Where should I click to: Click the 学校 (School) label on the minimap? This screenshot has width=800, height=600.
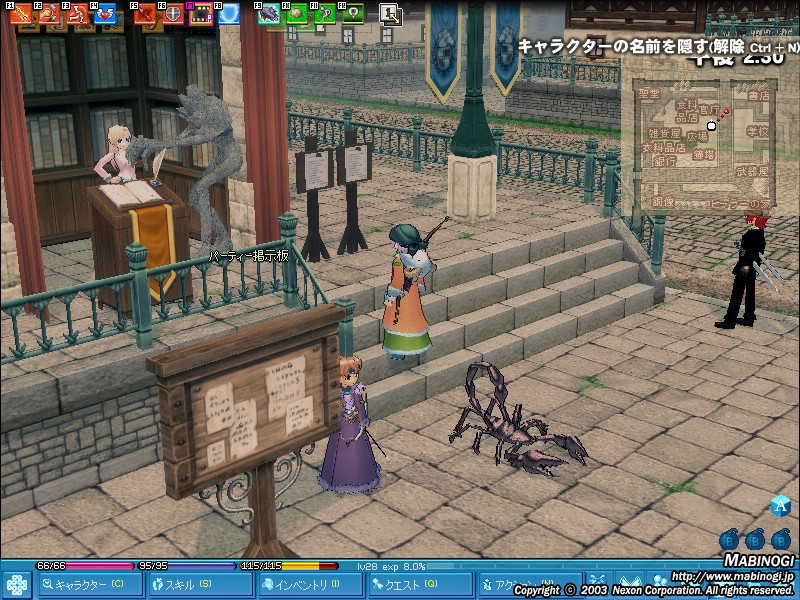pos(757,131)
